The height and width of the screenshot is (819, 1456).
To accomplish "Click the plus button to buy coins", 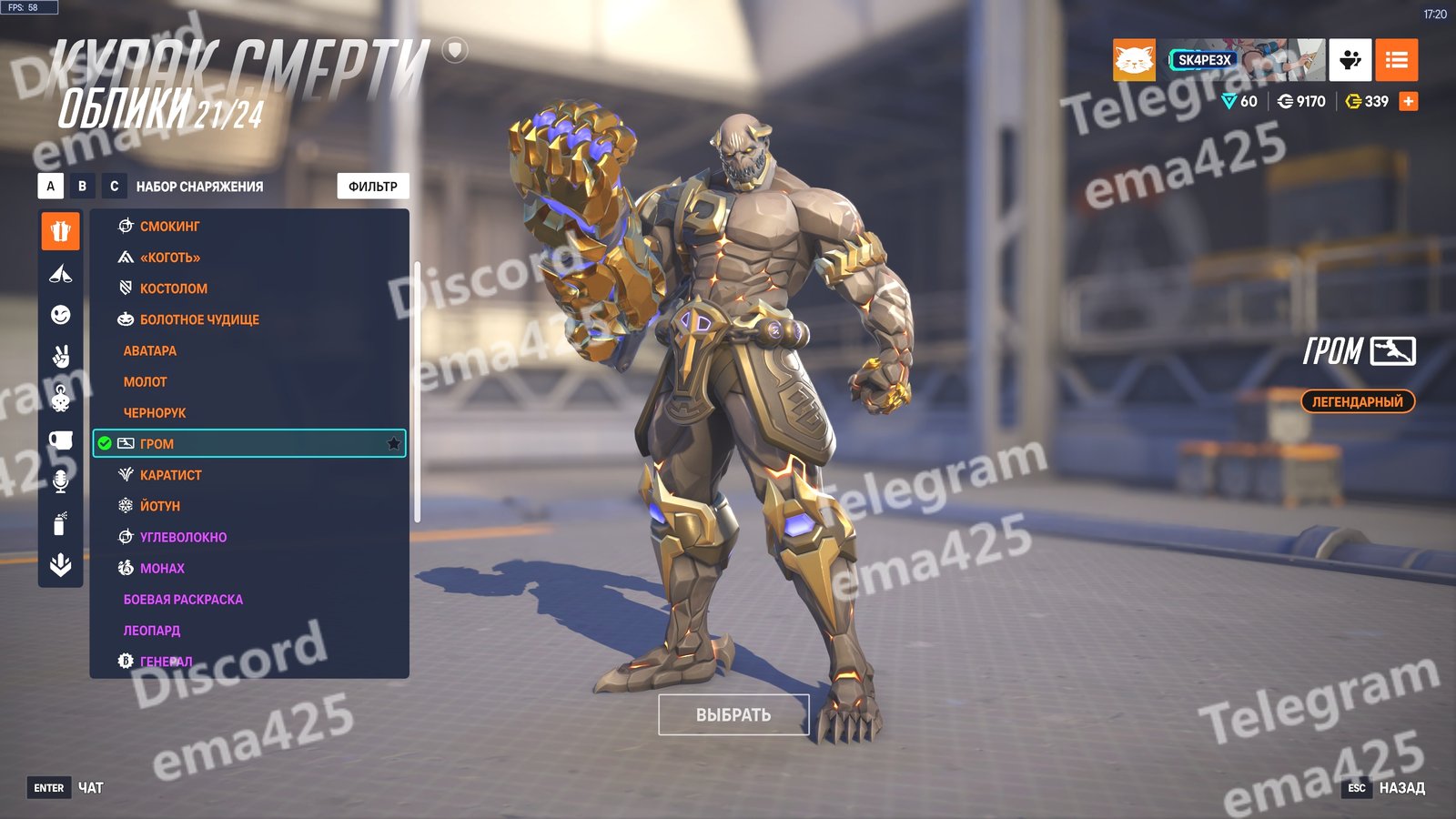I will [1409, 101].
